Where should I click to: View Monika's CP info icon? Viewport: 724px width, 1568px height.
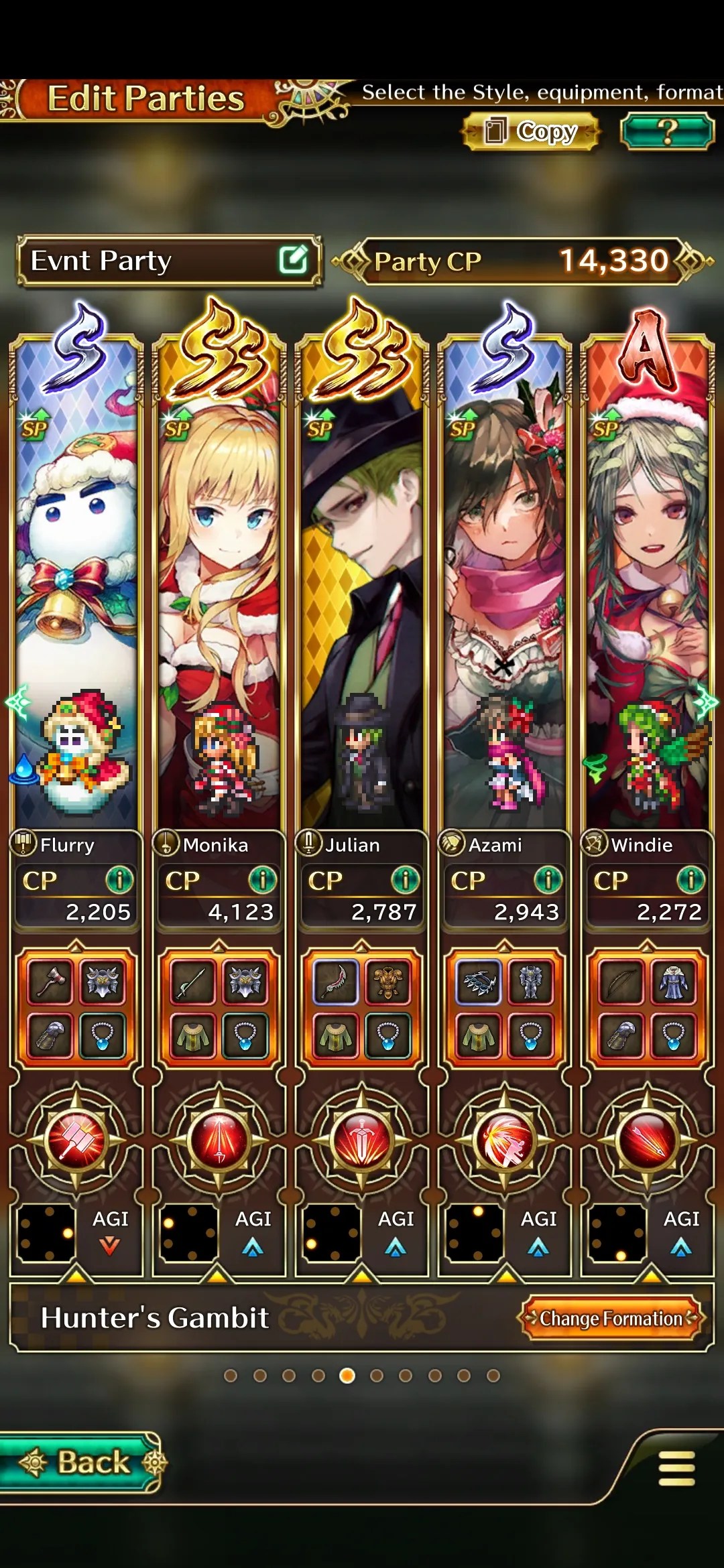click(x=262, y=880)
